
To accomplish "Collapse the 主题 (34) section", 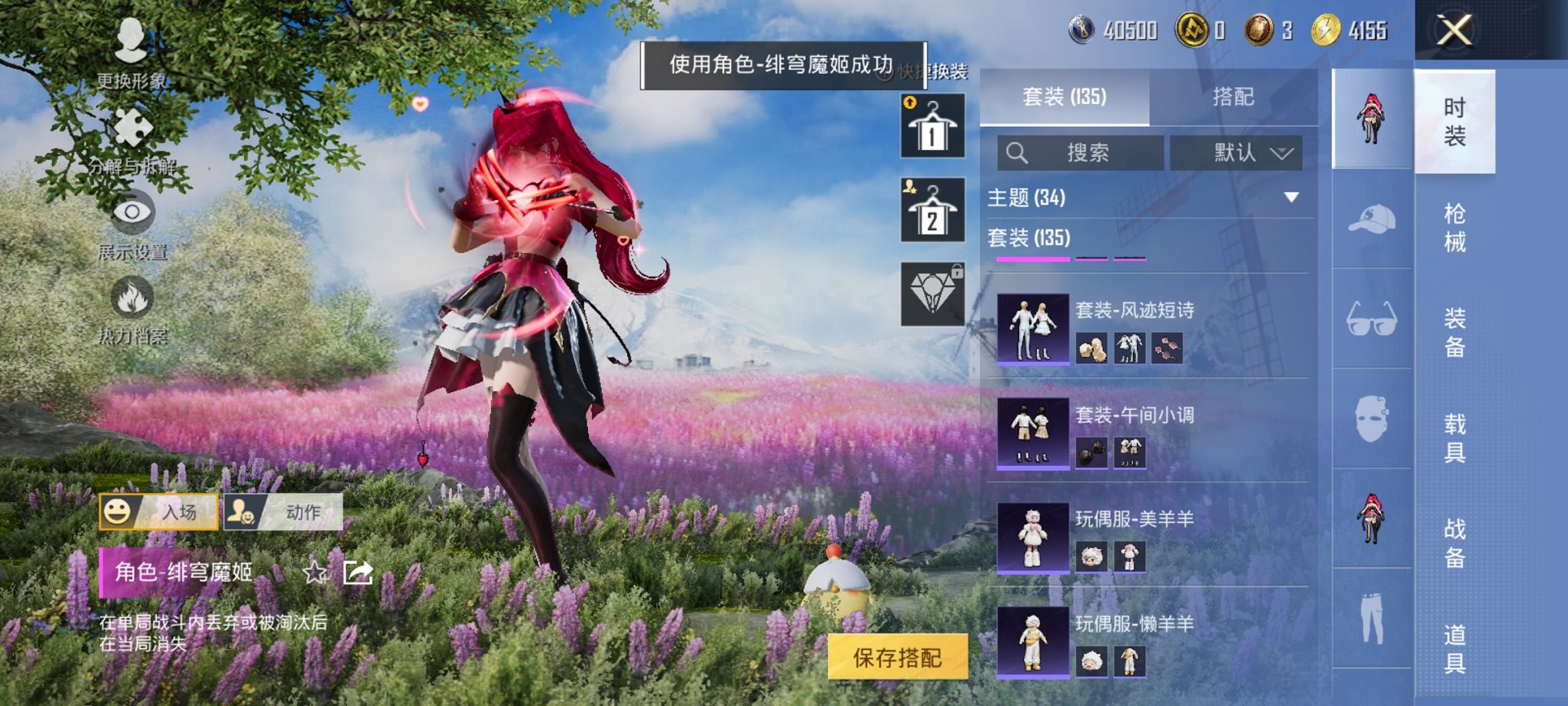I will pyautogui.click(x=1291, y=198).
